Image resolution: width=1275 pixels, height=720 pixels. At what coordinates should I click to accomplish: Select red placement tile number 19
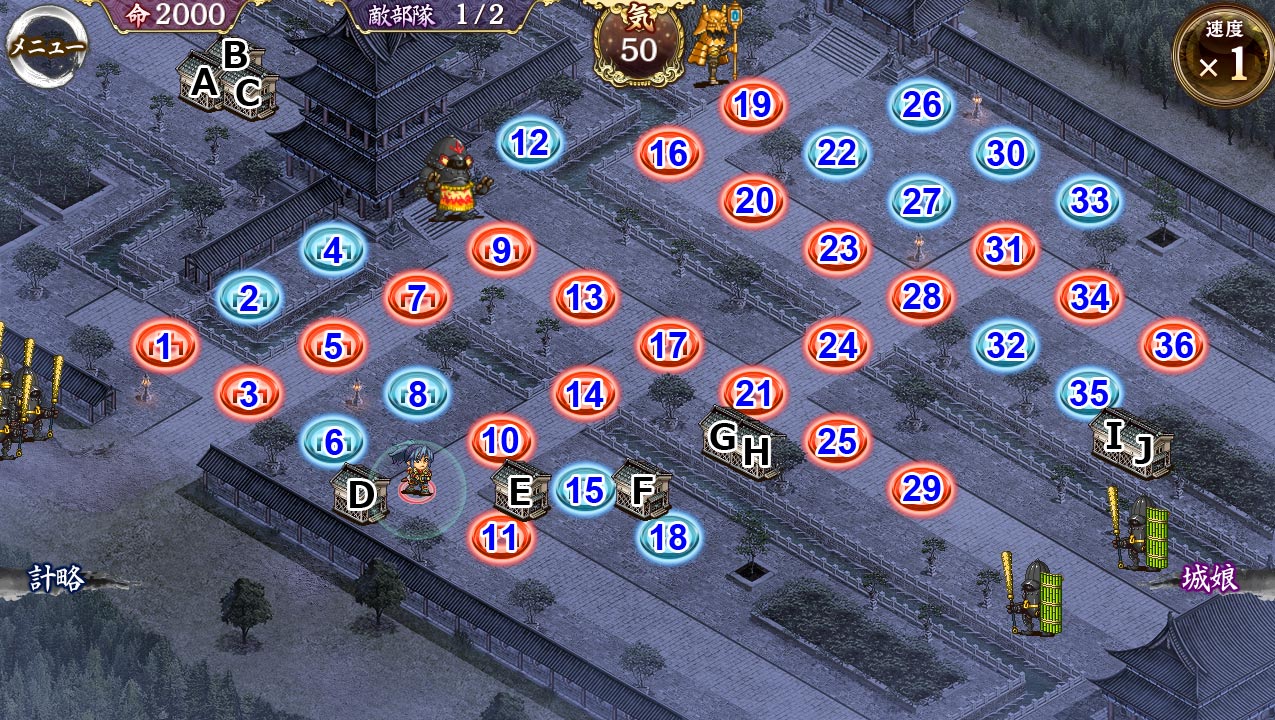754,104
